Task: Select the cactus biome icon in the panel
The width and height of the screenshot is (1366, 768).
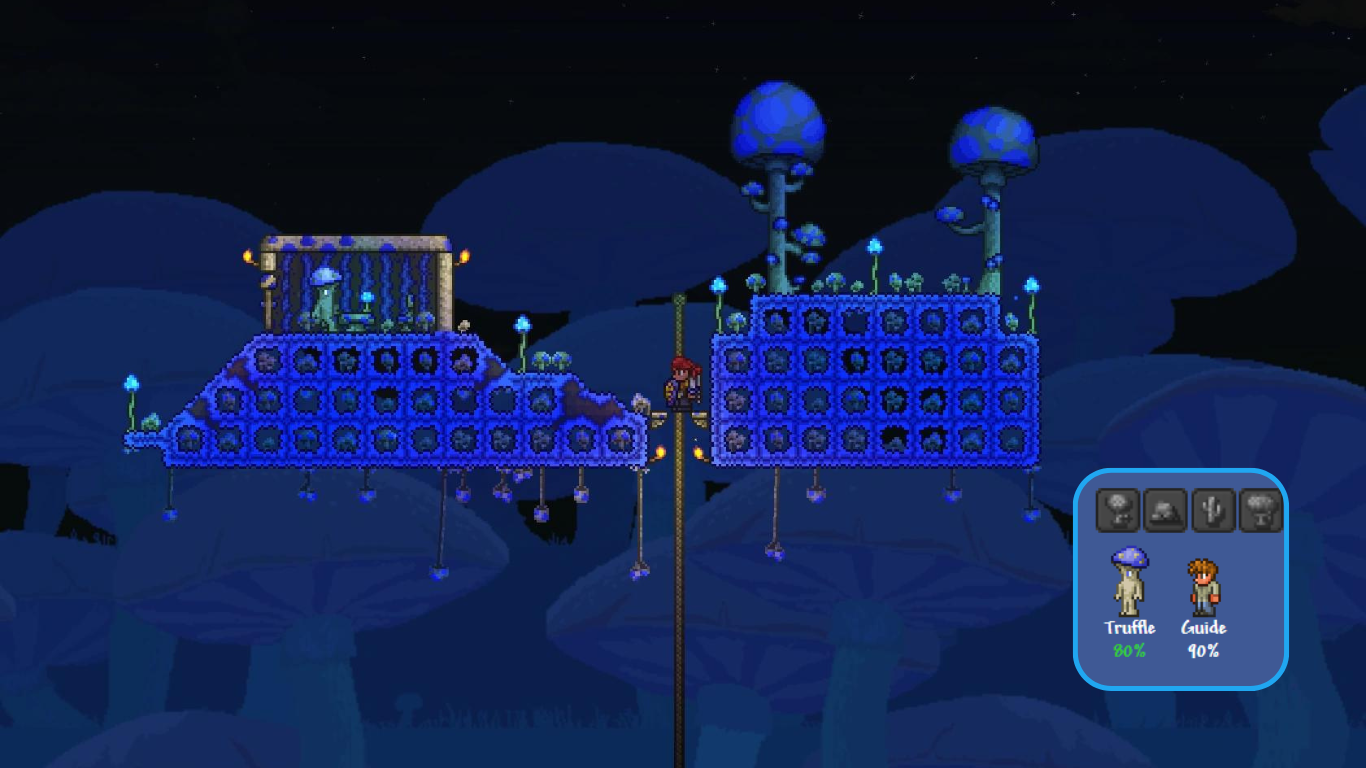Action: coord(1215,509)
